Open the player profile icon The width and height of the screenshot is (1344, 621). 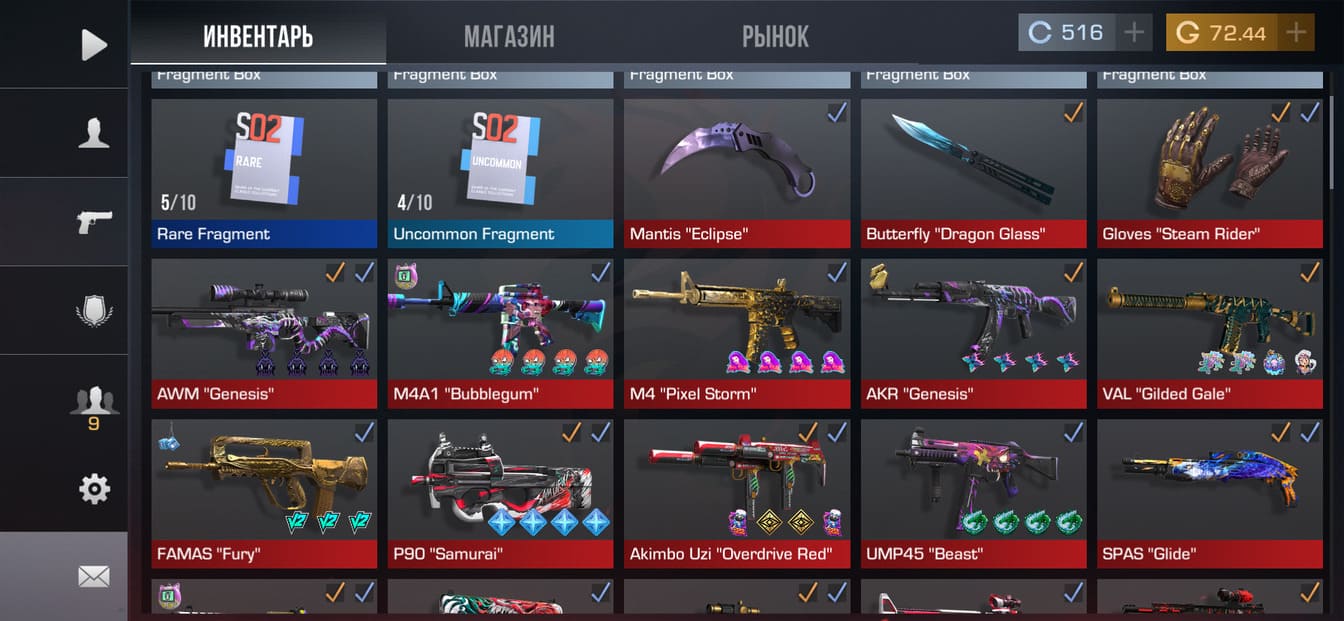(93, 133)
